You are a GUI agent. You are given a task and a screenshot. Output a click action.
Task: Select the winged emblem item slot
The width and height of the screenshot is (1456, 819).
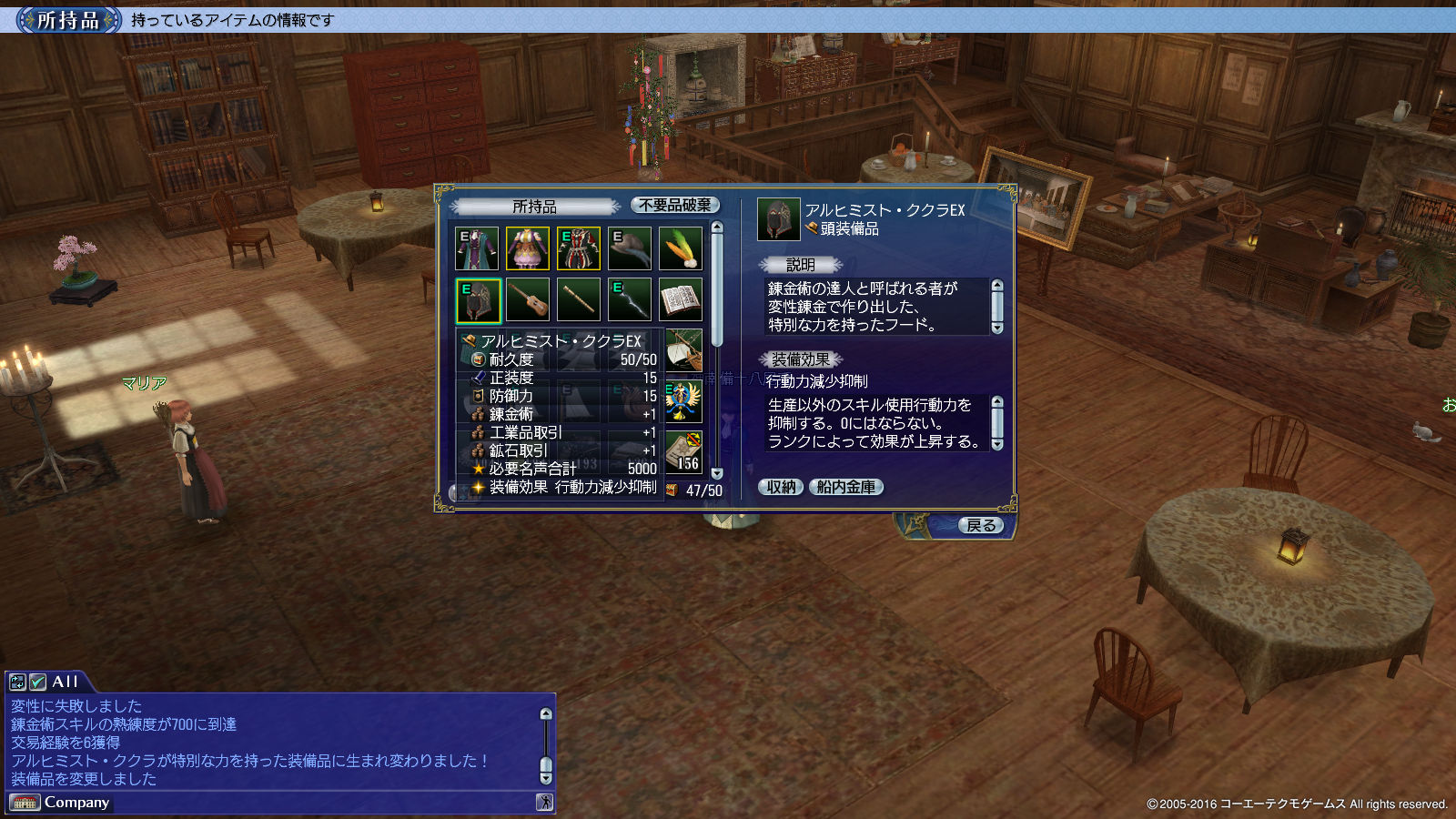(682, 401)
